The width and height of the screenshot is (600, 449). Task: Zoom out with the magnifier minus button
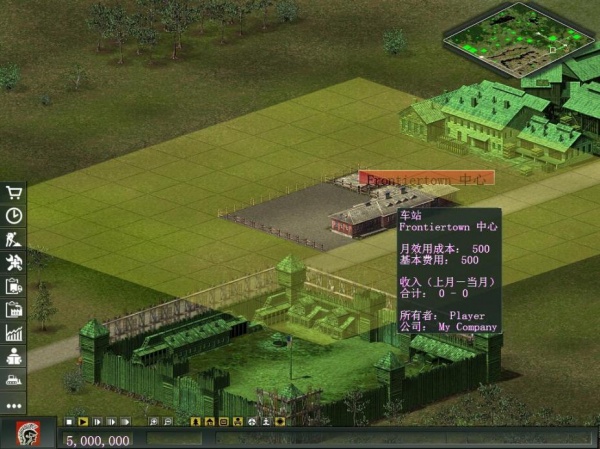pyautogui.click(x=166, y=422)
